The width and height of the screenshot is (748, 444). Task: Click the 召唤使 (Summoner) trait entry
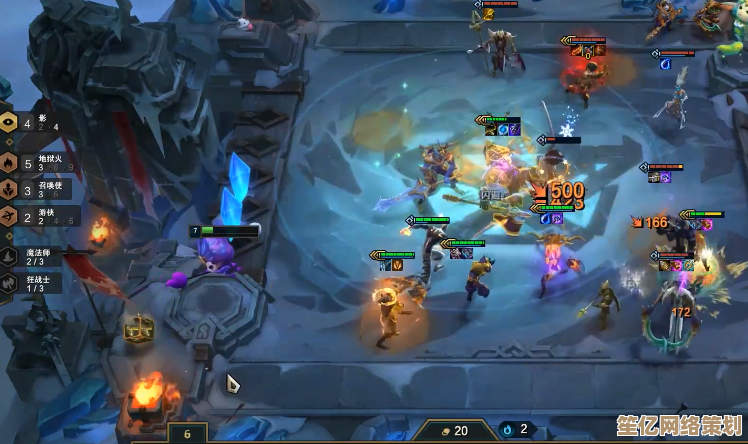pyautogui.click(x=30, y=189)
